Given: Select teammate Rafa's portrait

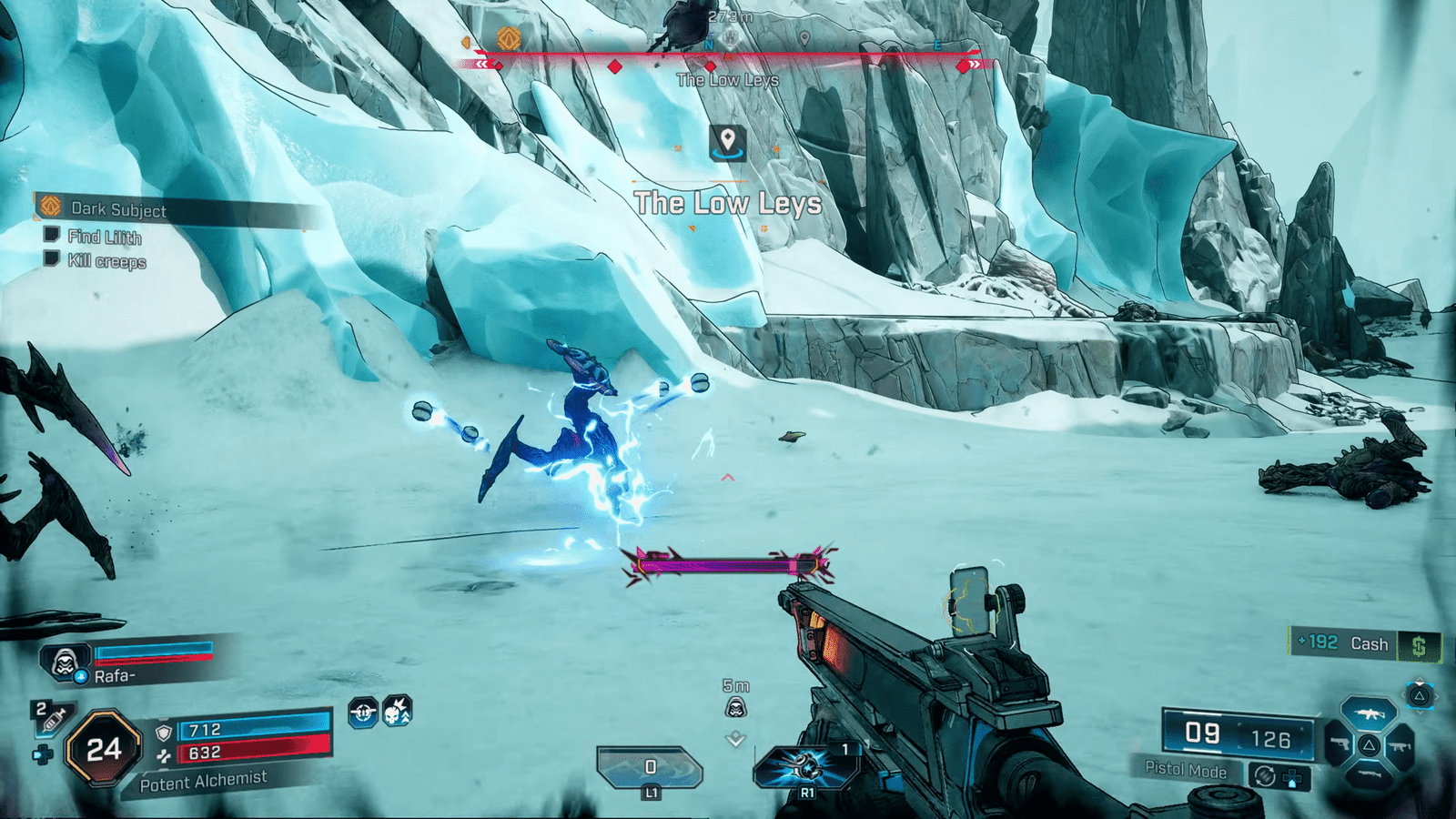Looking at the screenshot, I should click(64, 662).
